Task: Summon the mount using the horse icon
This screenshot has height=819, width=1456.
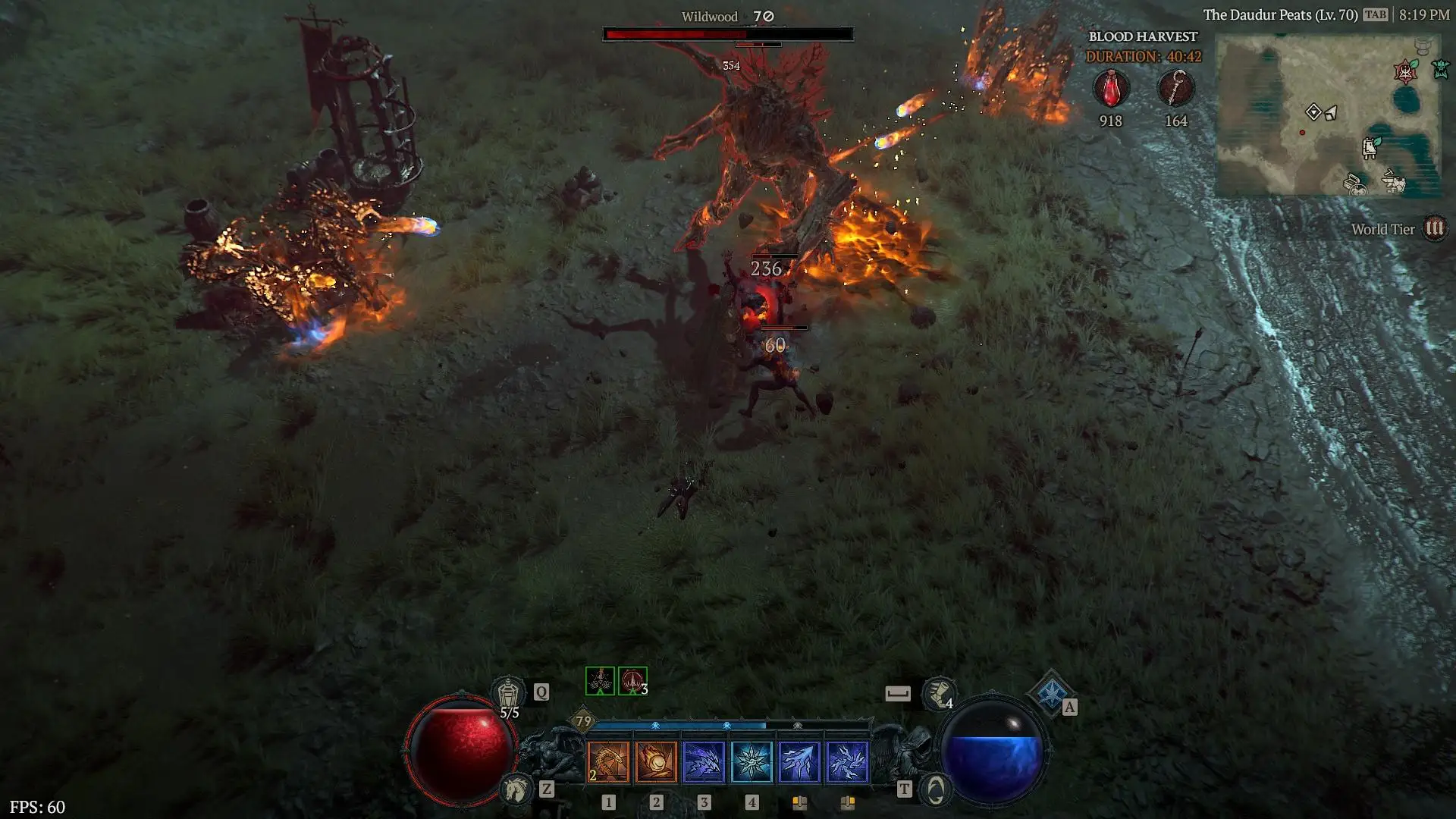Action: (516, 789)
